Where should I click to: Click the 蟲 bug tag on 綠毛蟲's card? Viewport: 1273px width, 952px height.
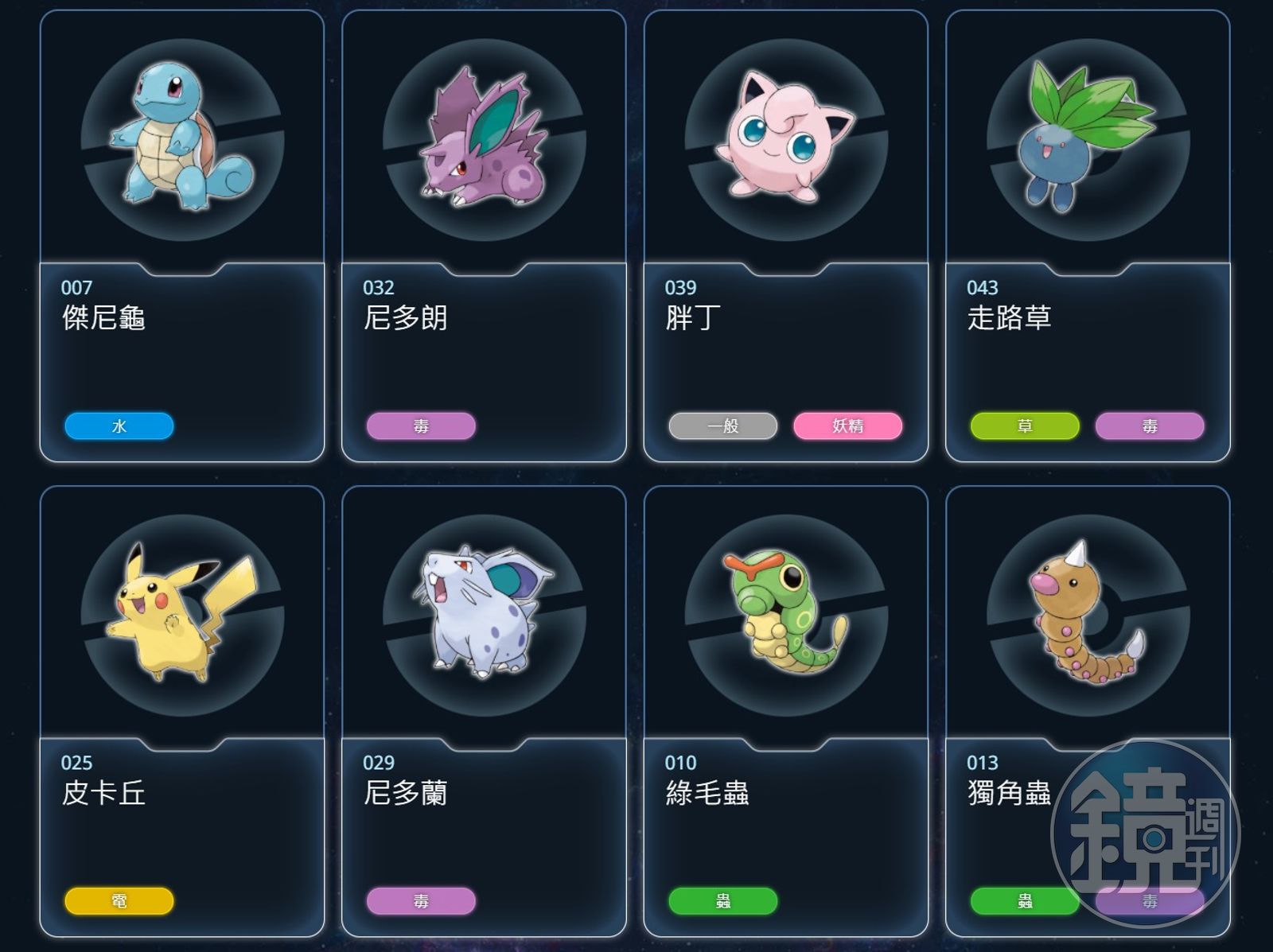point(723,901)
